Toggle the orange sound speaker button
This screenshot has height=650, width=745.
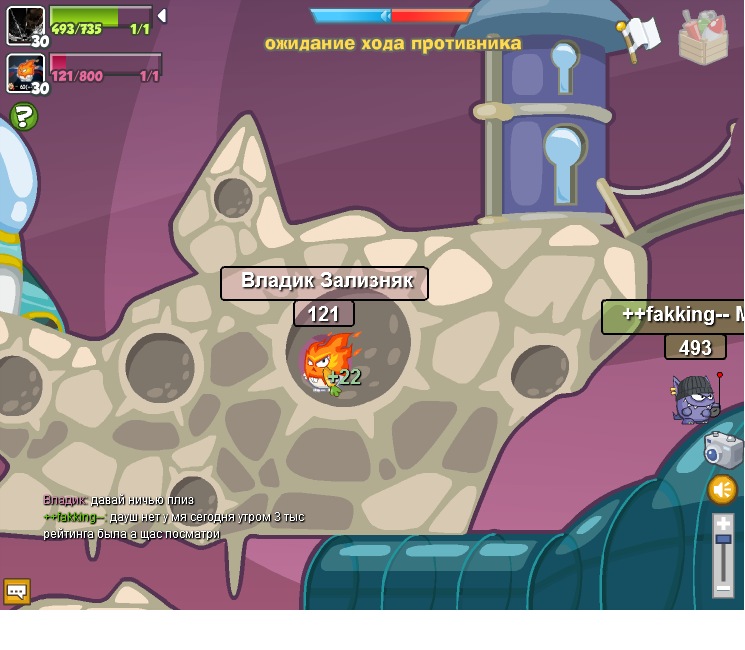722,490
